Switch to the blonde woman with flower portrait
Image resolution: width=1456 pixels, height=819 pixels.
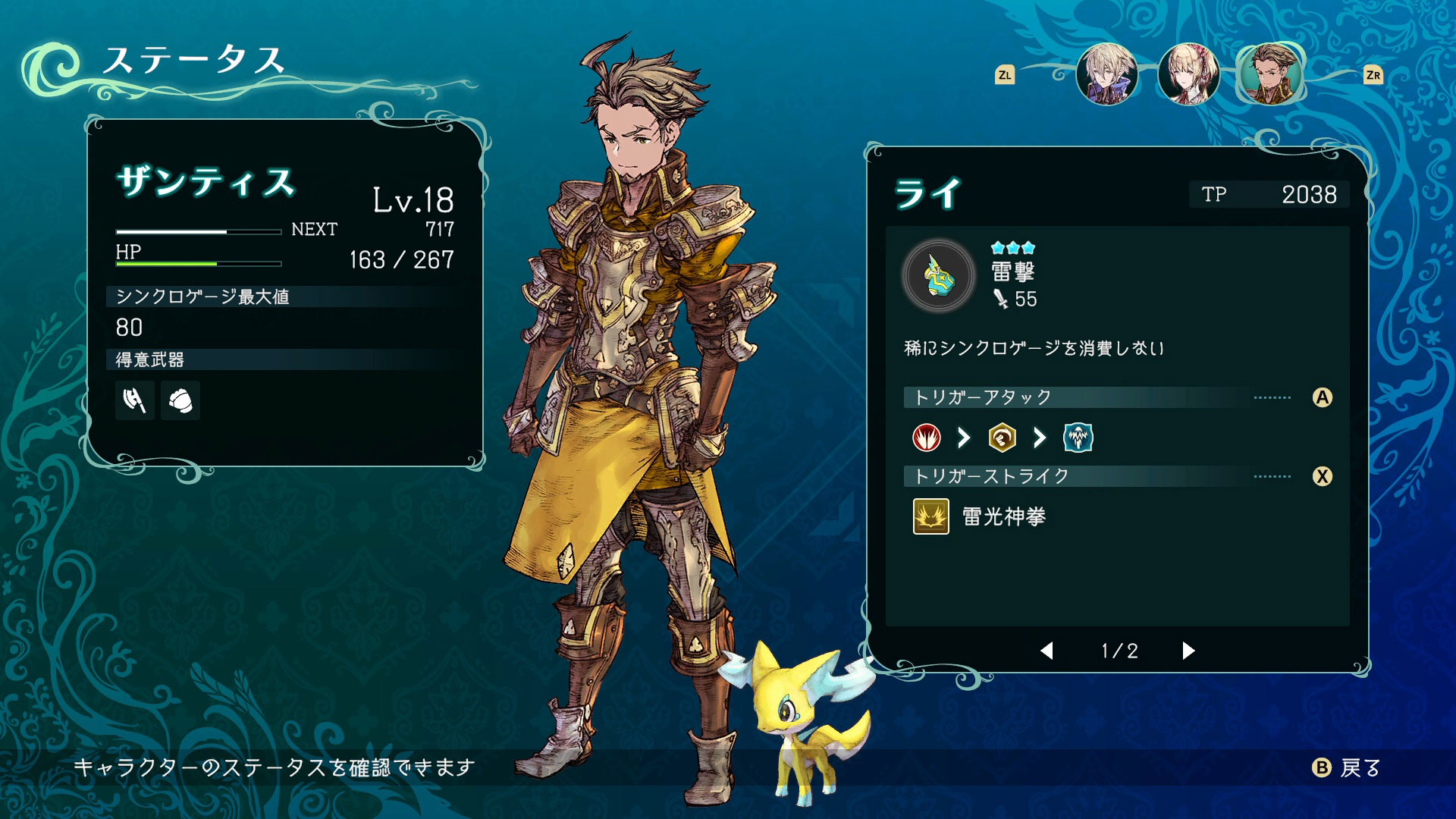1188,74
